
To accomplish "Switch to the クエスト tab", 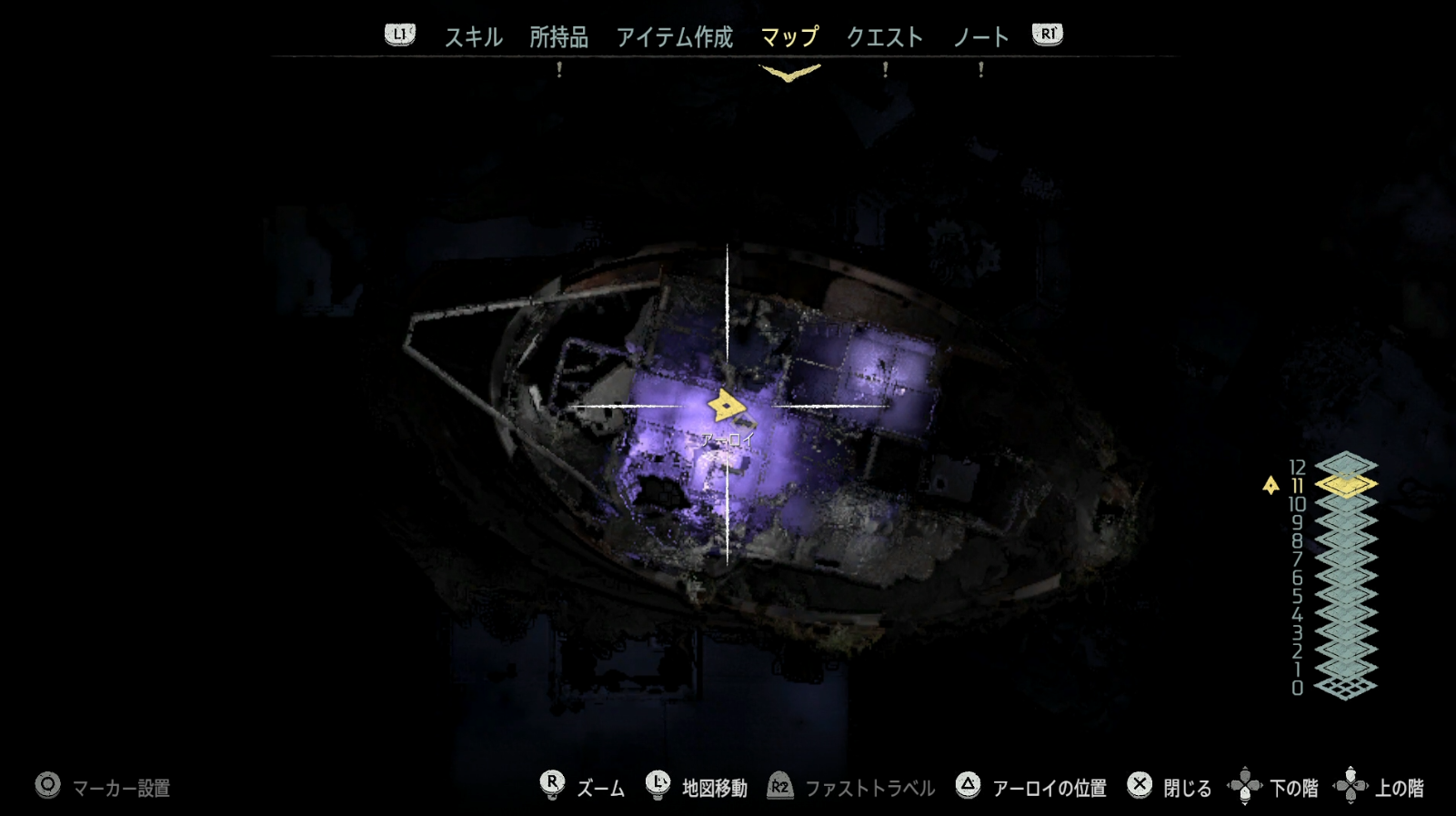I will coord(885,37).
